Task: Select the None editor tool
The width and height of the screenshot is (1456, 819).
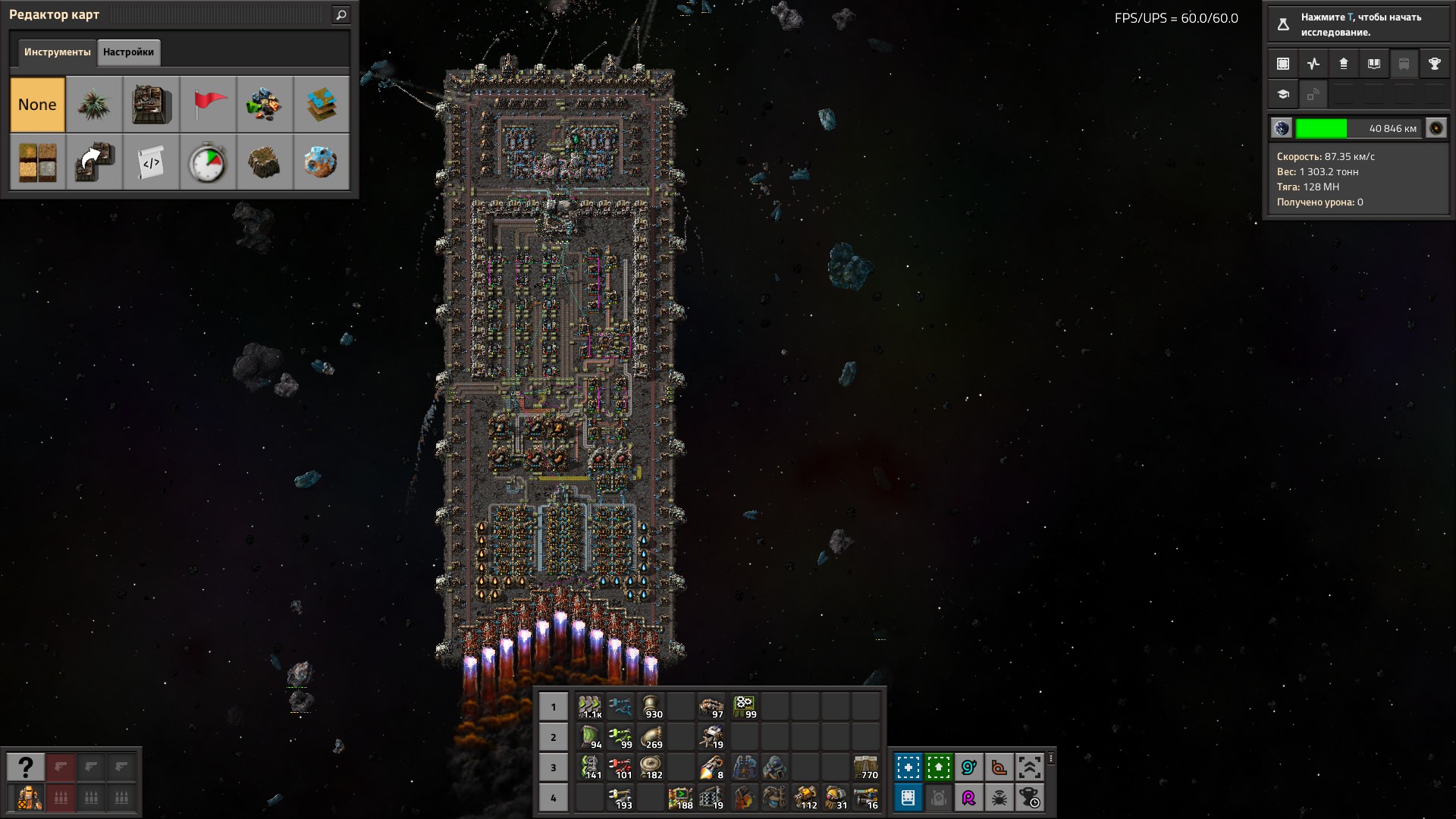Action: click(37, 105)
